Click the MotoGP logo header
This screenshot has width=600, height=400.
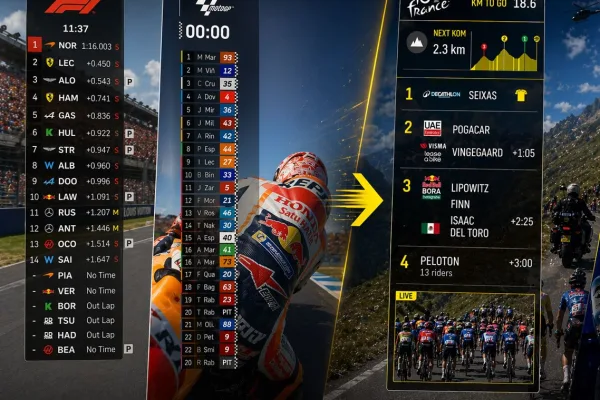coord(211,7)
